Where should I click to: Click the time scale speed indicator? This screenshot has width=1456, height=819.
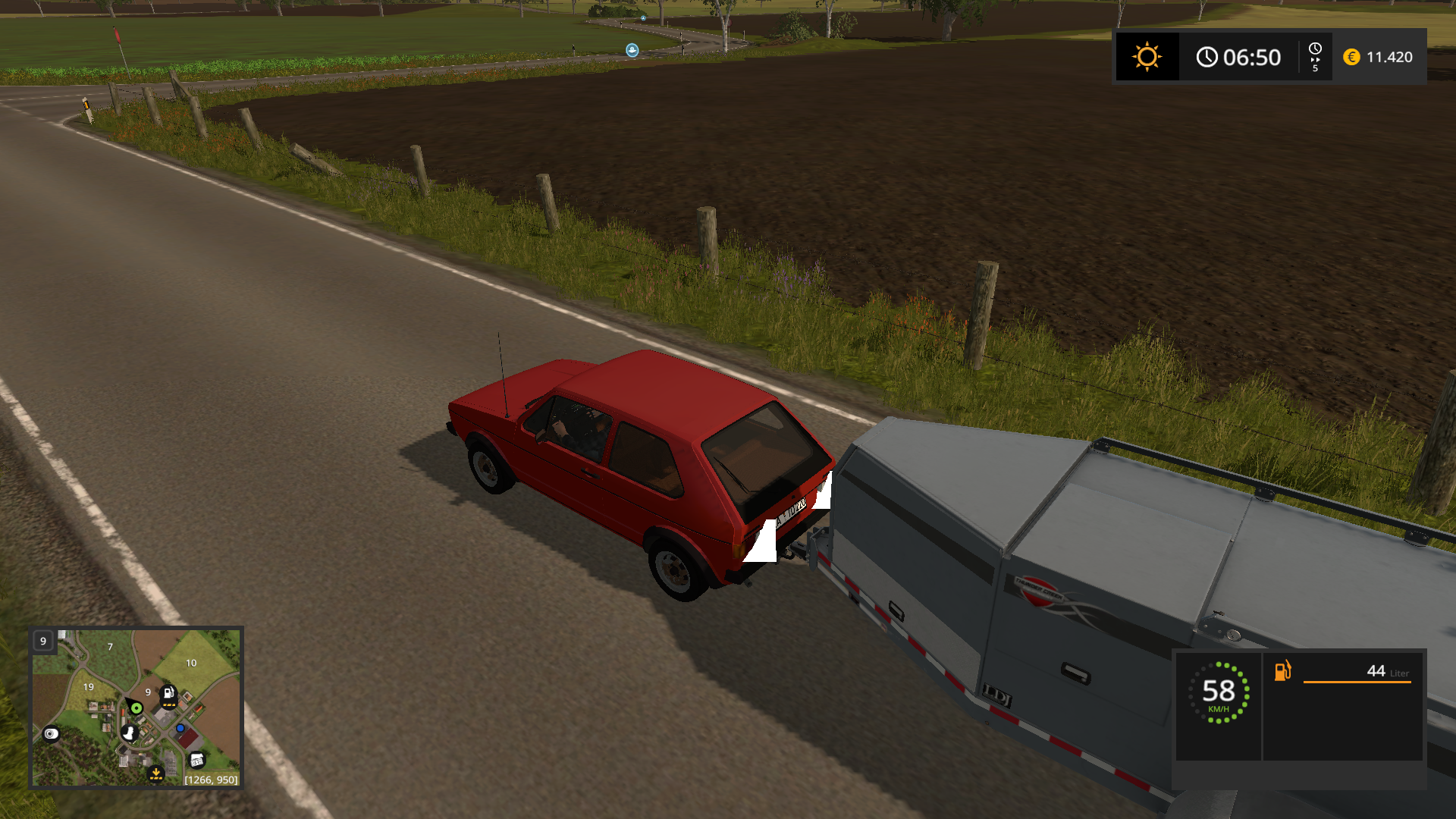click(x=1315, y=57)
